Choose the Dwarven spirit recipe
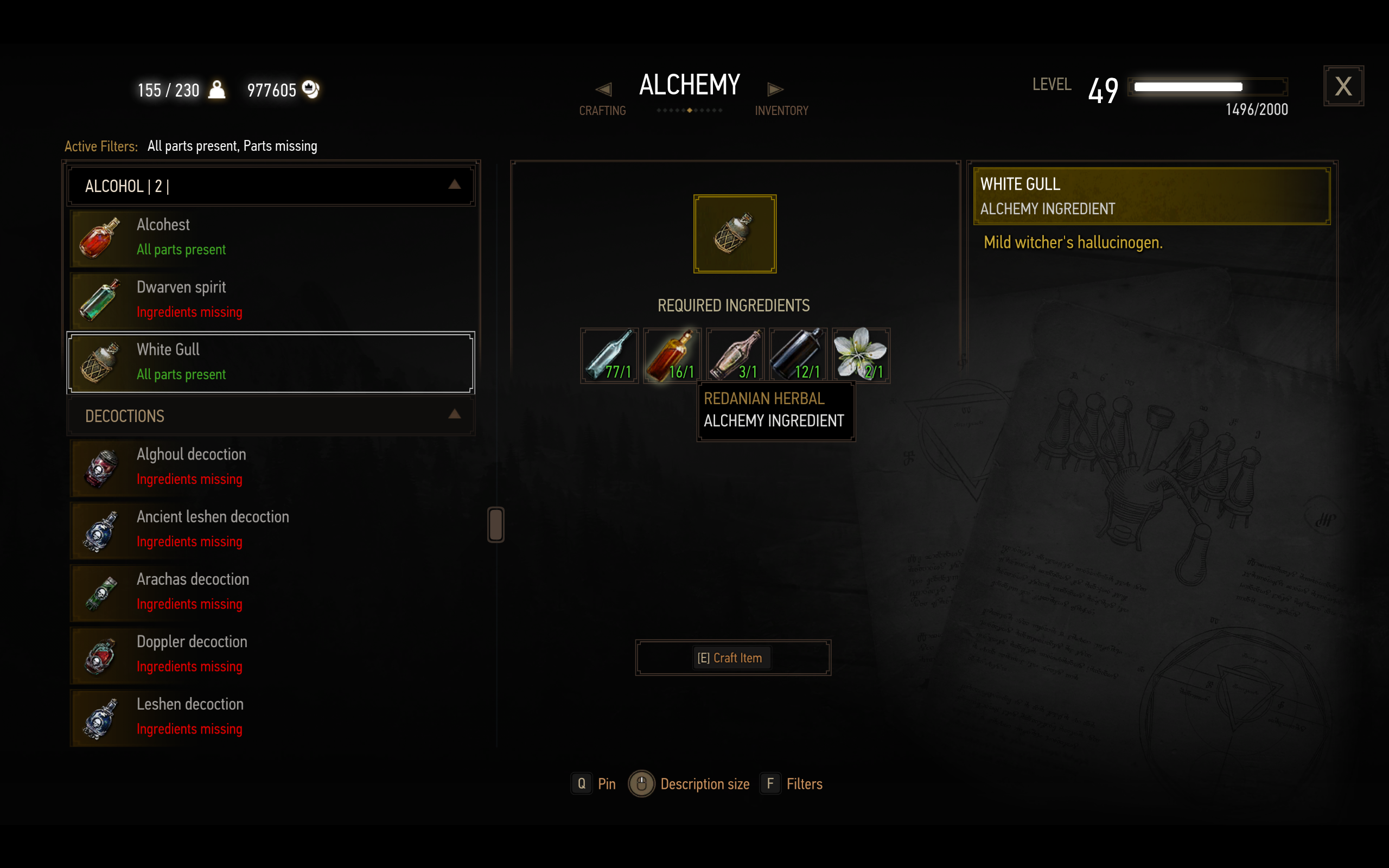 tap(270, 299)
